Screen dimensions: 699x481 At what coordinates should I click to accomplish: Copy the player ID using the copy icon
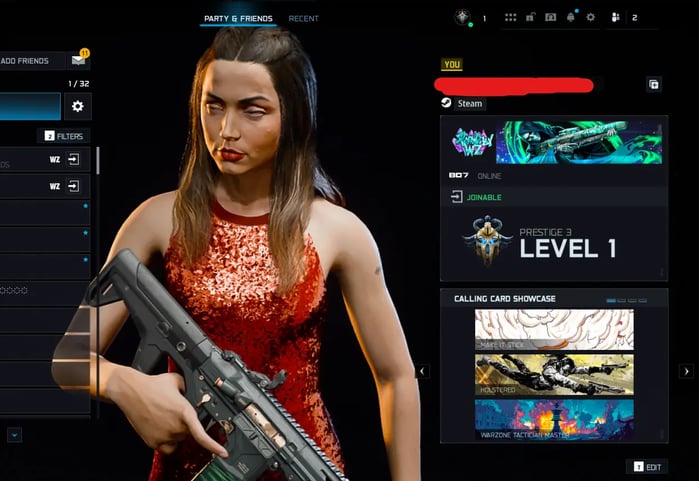(x=653, y=85)
